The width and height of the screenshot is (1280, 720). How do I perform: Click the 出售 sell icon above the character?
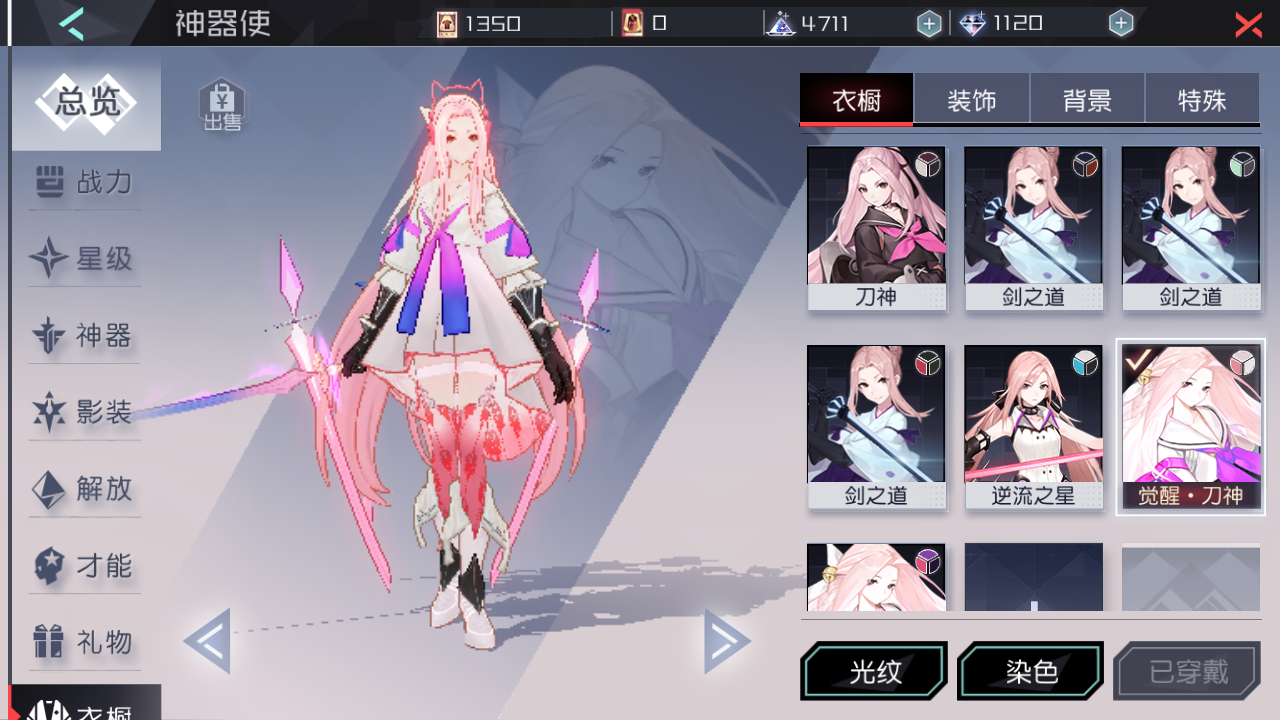coord(222,102)
